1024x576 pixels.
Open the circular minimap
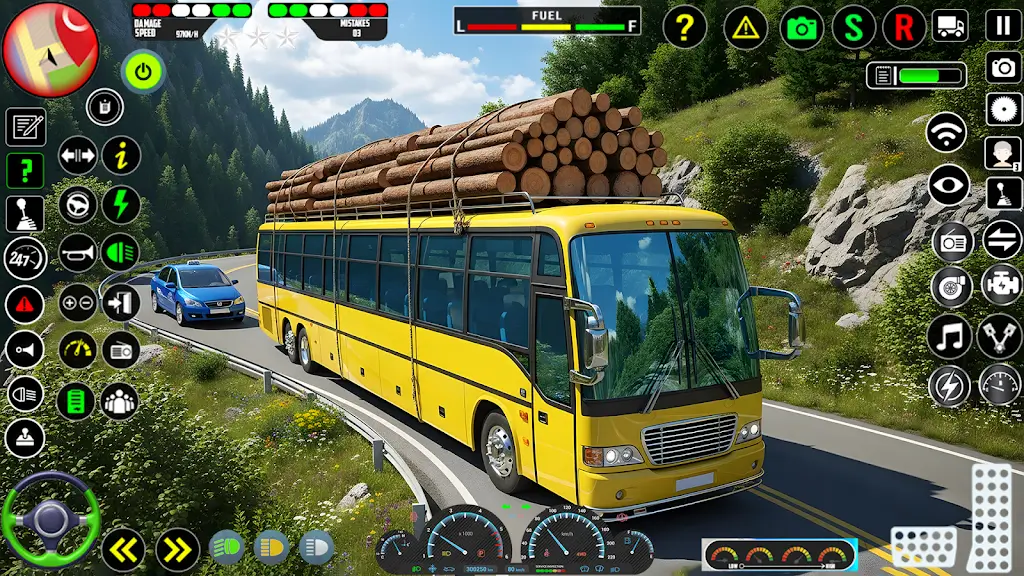pos(50,48)
